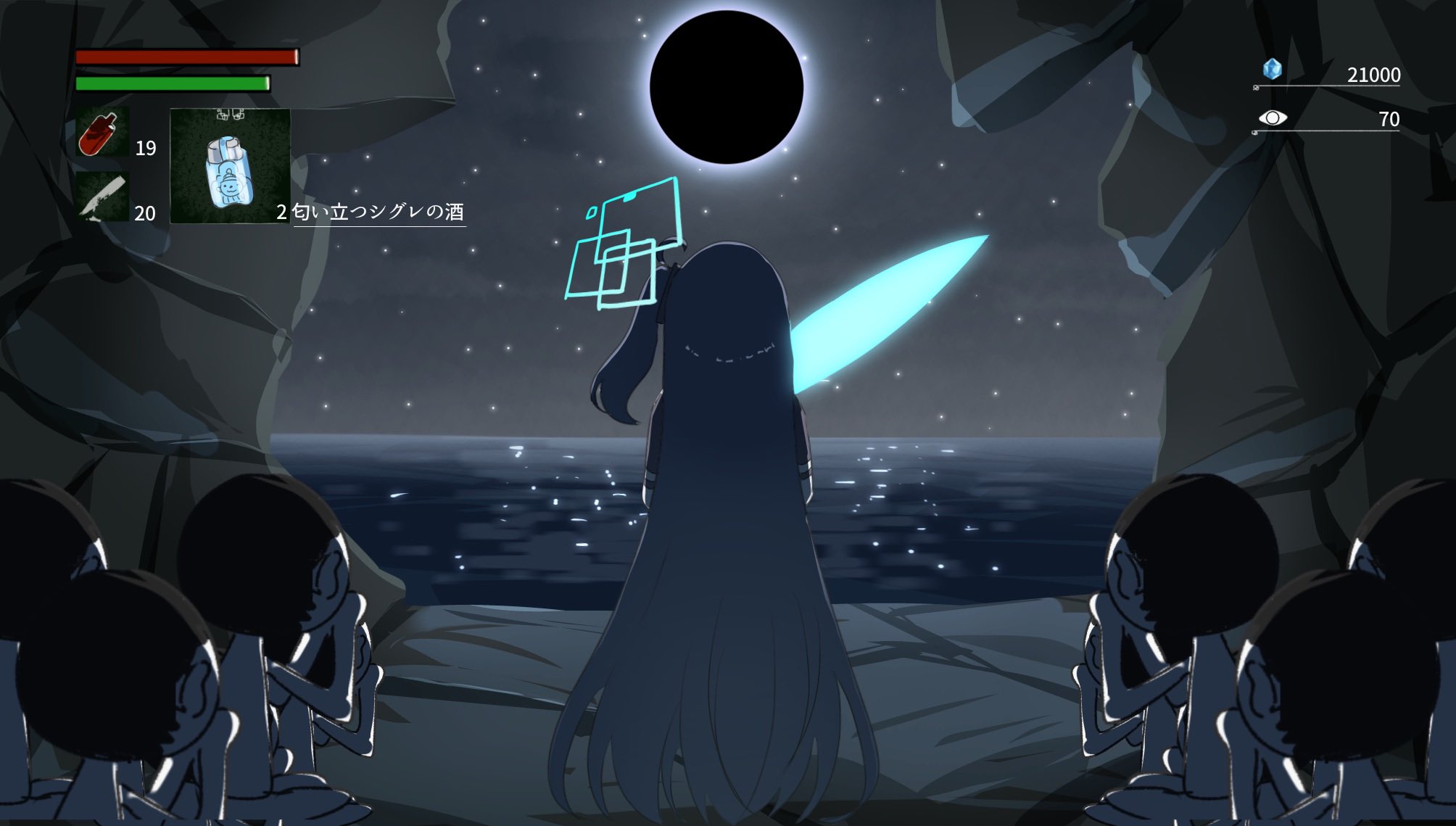Click the 70 eye currency value
1456x826 pixels.
click(1388, 120)
